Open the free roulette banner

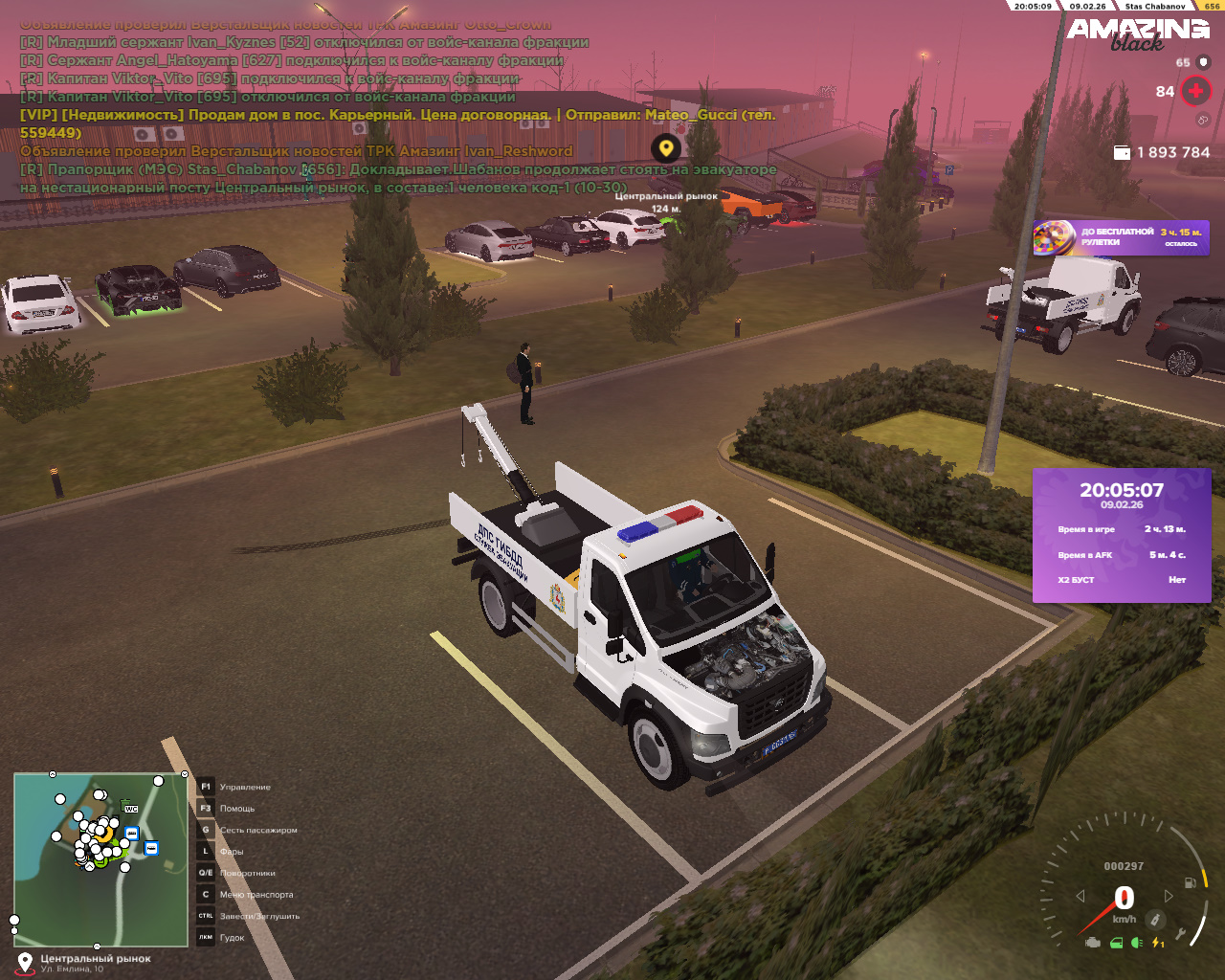1120,237
